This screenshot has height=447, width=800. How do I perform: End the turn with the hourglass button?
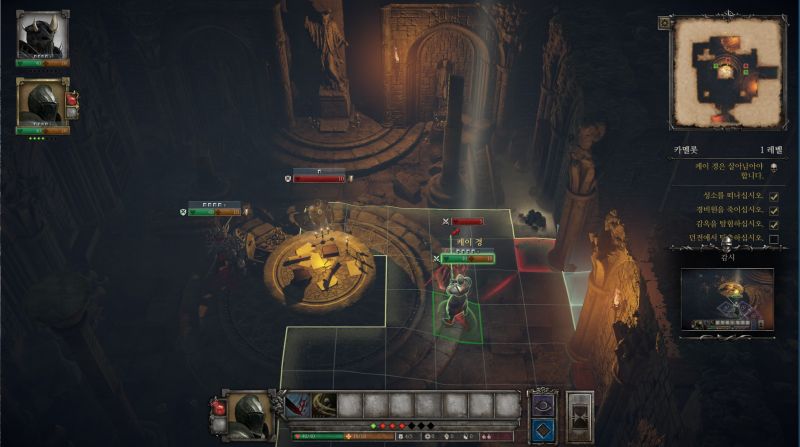point(580,414)
